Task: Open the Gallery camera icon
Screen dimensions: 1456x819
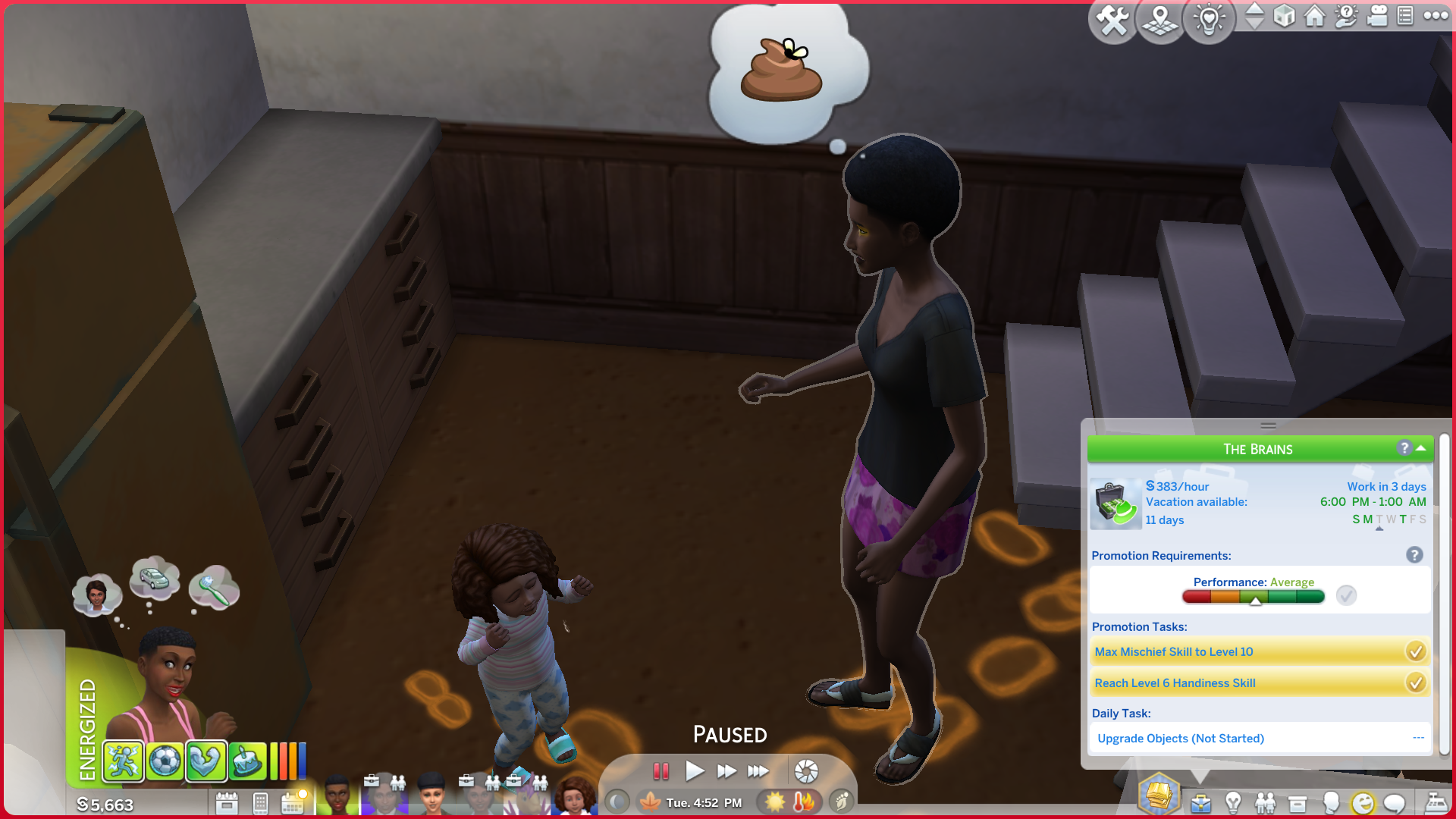Action: (1376, 16)
